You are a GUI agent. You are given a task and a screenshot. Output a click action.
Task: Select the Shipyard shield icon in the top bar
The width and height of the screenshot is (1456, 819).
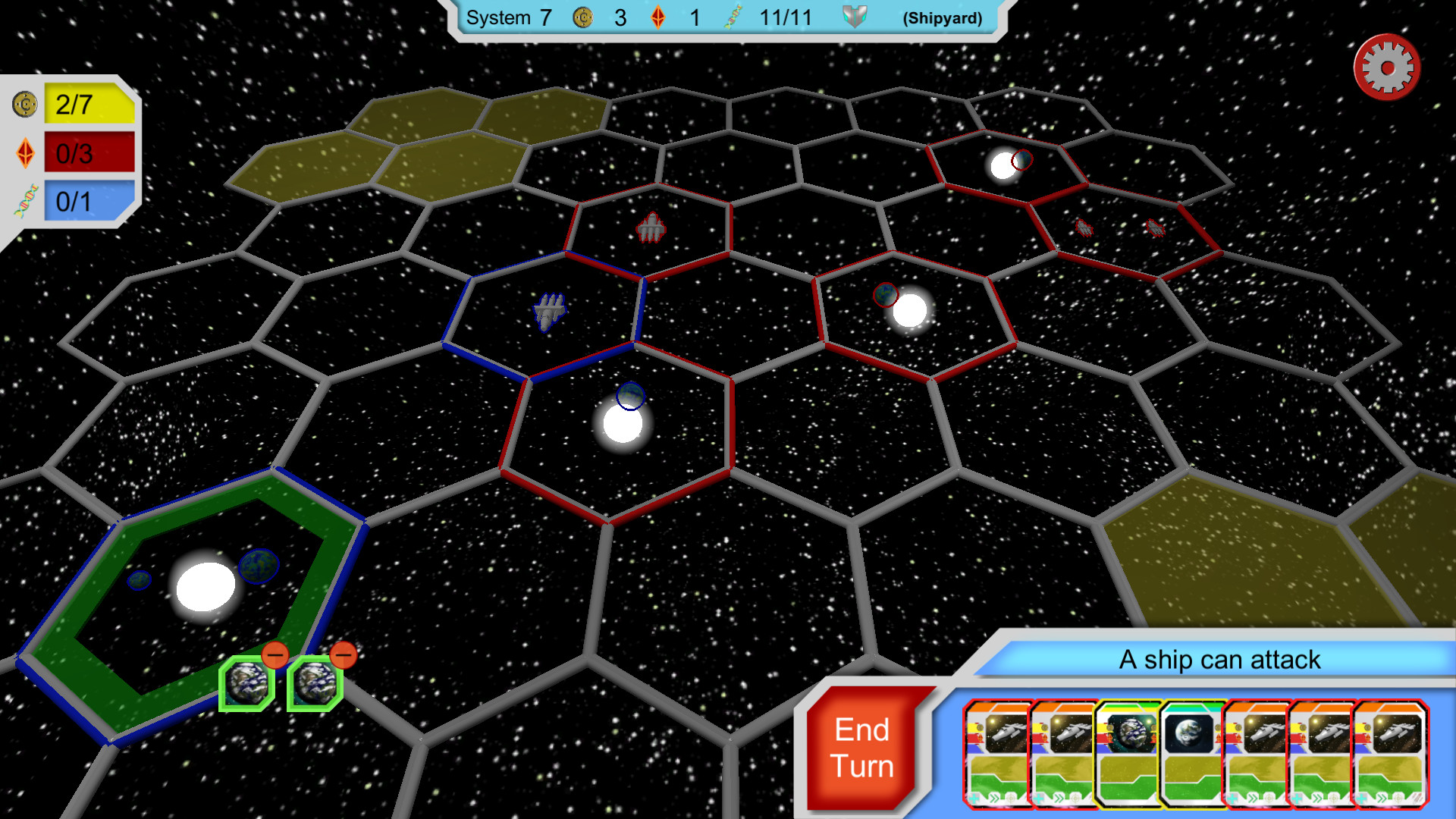pyautogui.click(x=855, y=17)
